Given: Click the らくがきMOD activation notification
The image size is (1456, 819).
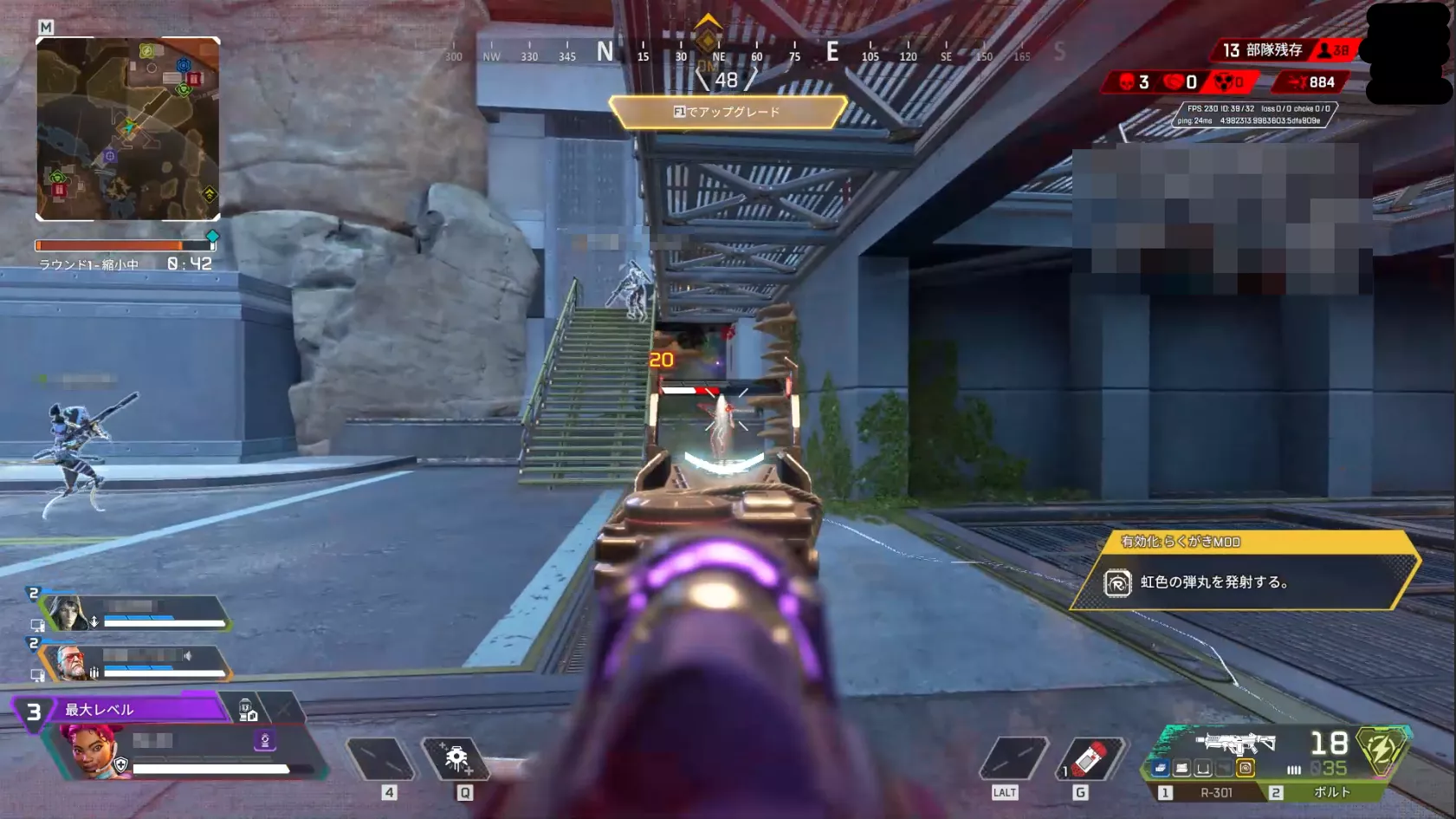Looking at the screenshot, I should click(x=1244, y=571).
